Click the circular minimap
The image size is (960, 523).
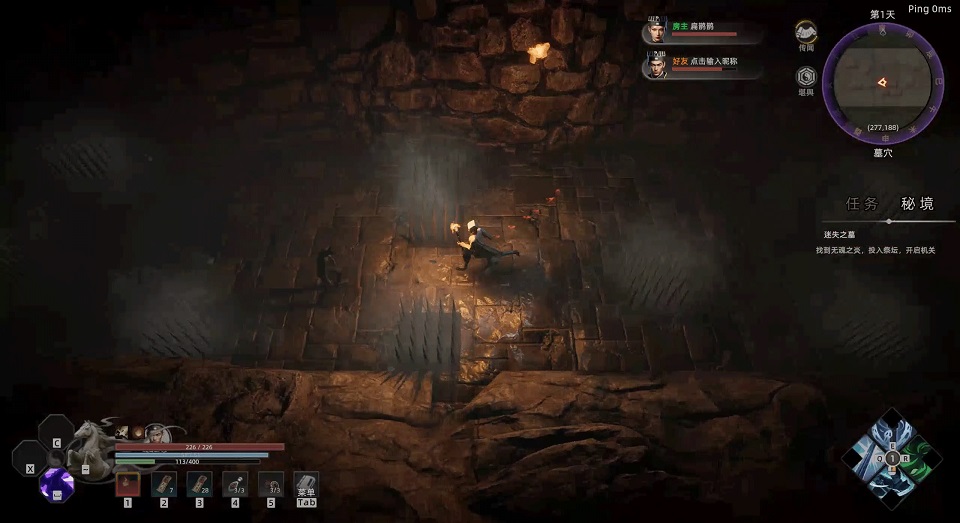click(x=882, y=83)
